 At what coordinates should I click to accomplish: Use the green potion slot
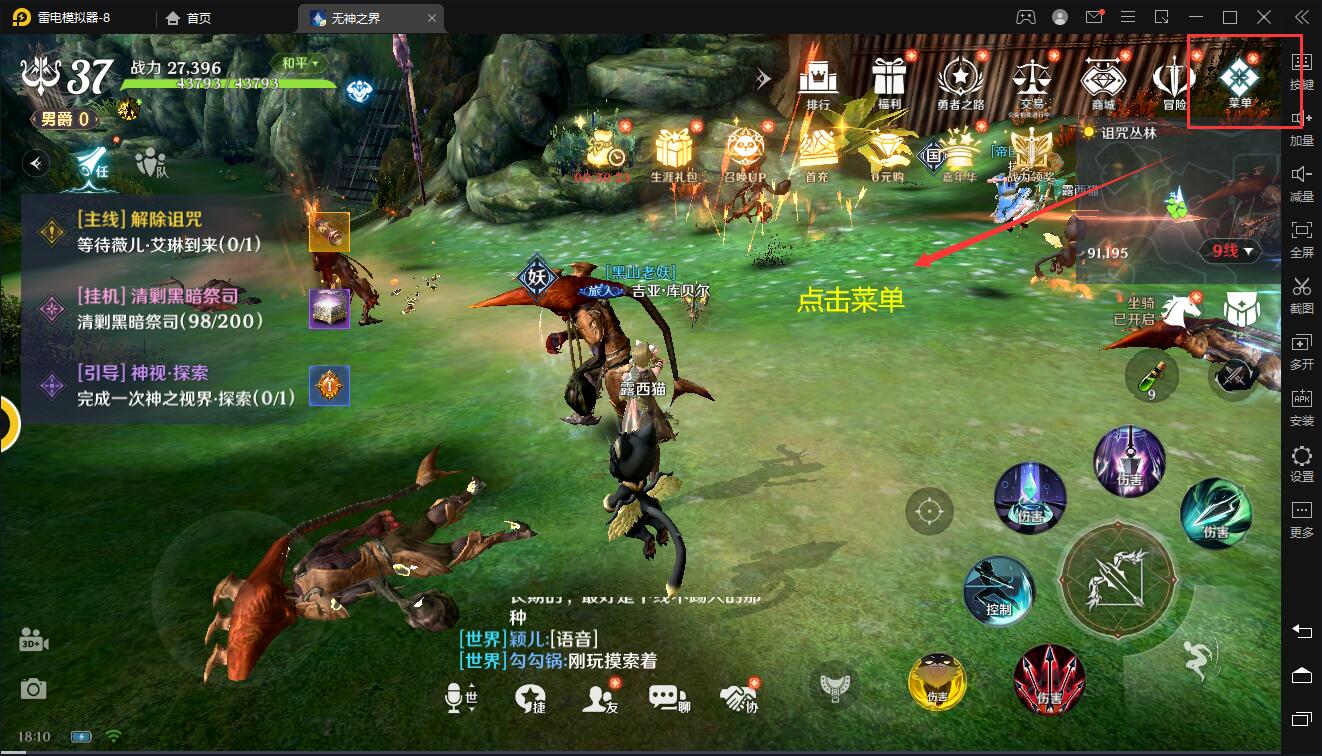click(1151, 377)
